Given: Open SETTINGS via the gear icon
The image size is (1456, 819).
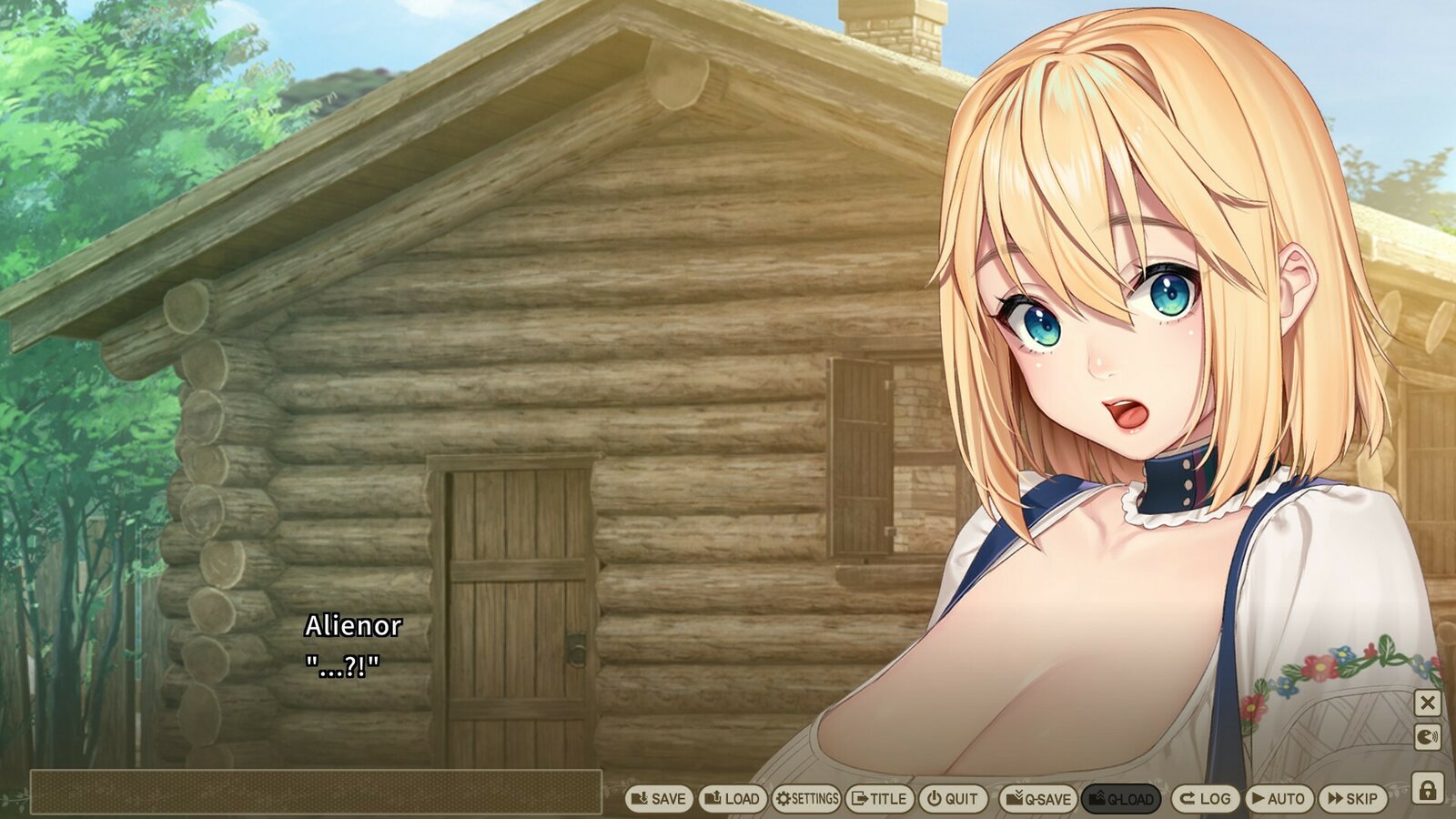Looking at the screenshot, I should (808, 798).
